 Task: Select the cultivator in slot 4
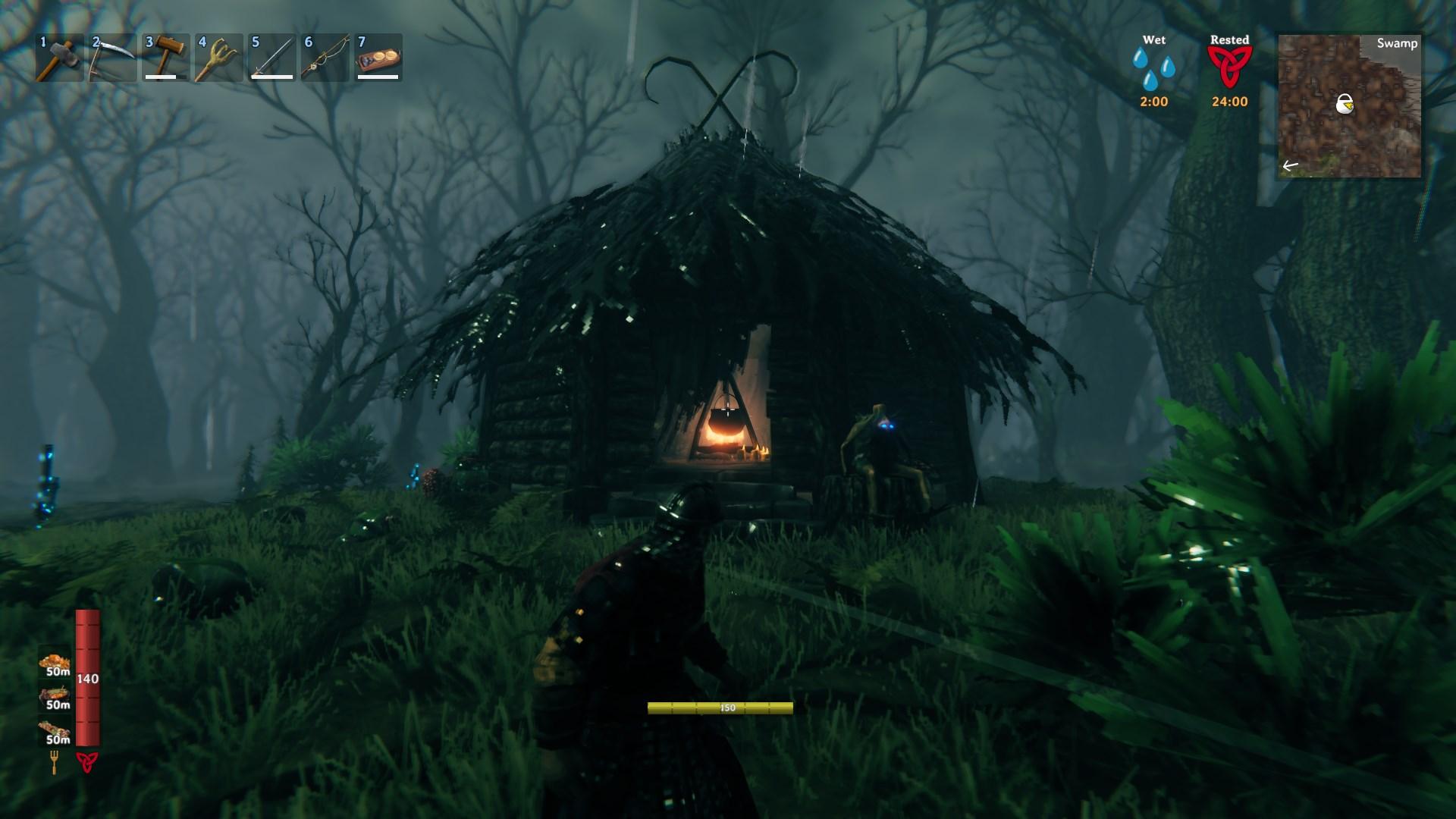click(x=218, y=58)
